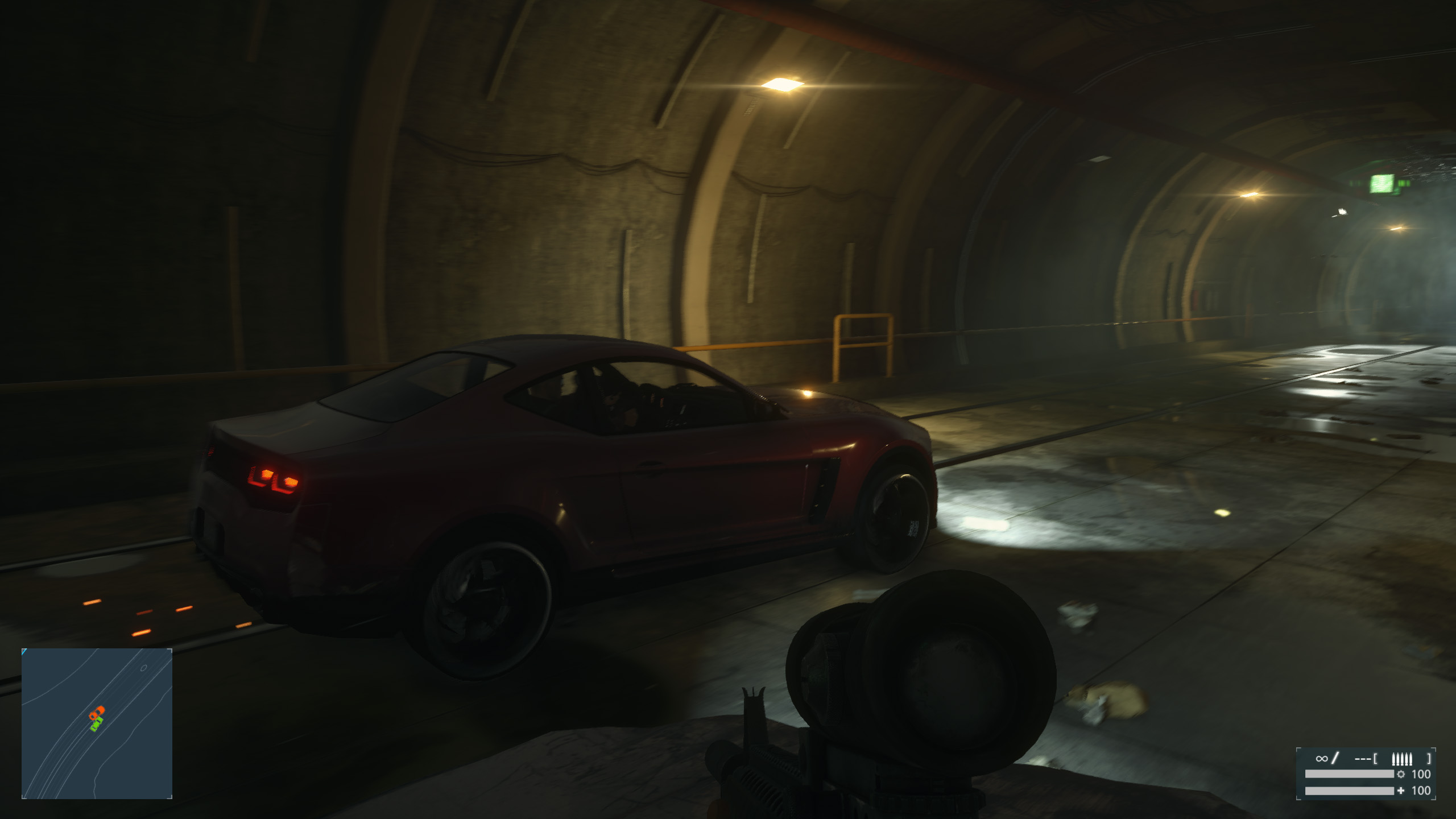This screenshot has height=819, width=1456.
Task: Select the green vehicle marker on the minimap
Action: tap(96, 724)
